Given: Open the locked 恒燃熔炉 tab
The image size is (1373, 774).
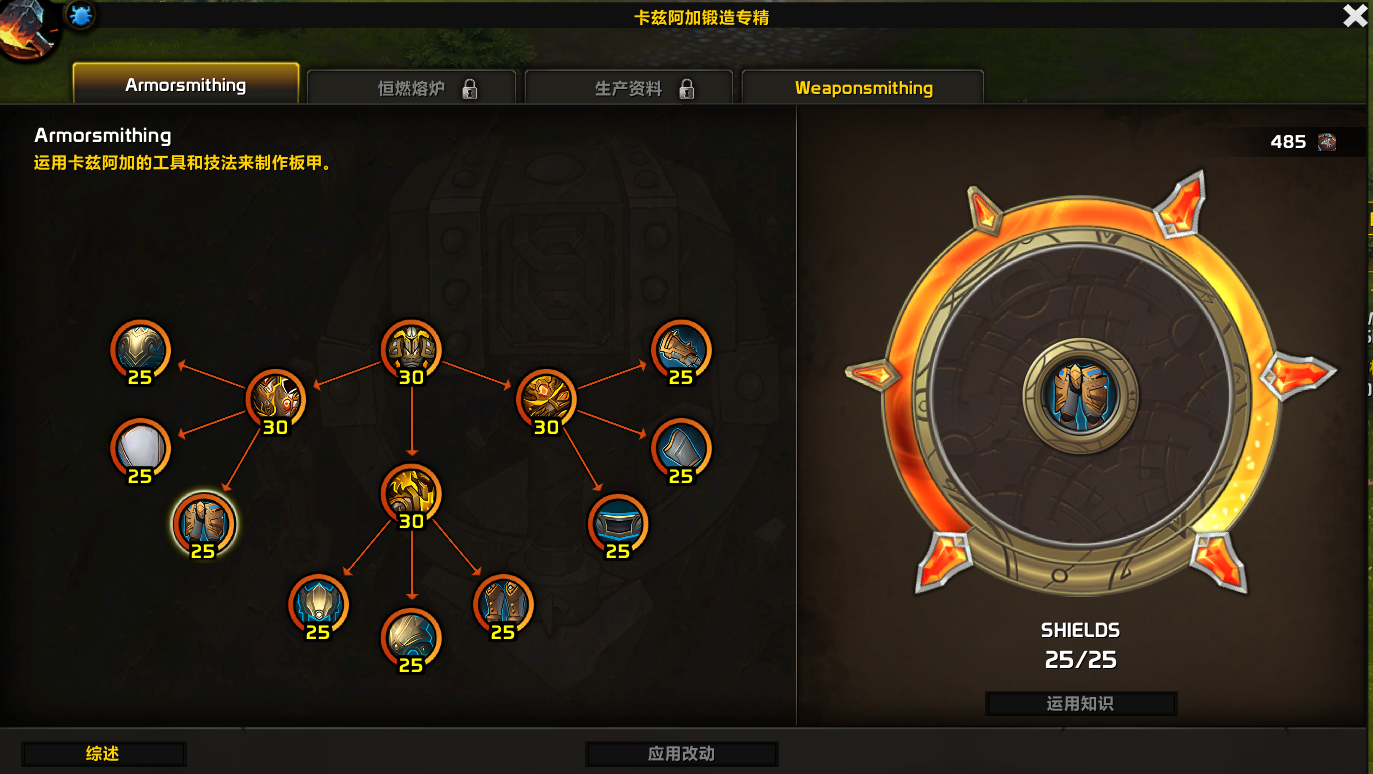Looking at the screenshot, I should coord(411,88).
